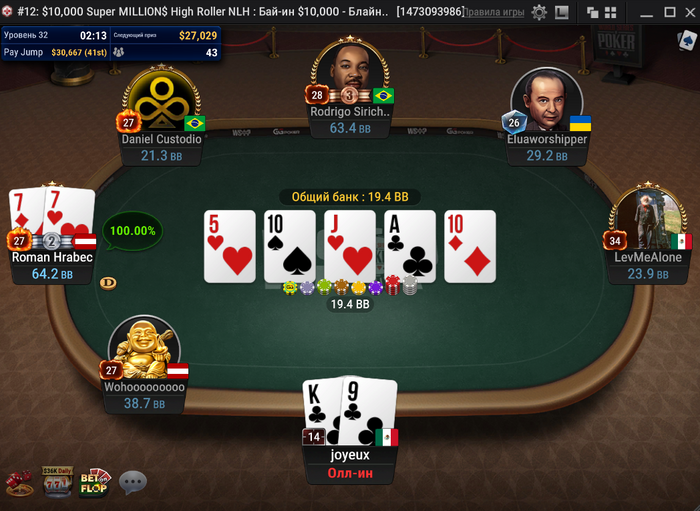Select Wohoooooooooo's golden Buddha avatar

(144, 350)
